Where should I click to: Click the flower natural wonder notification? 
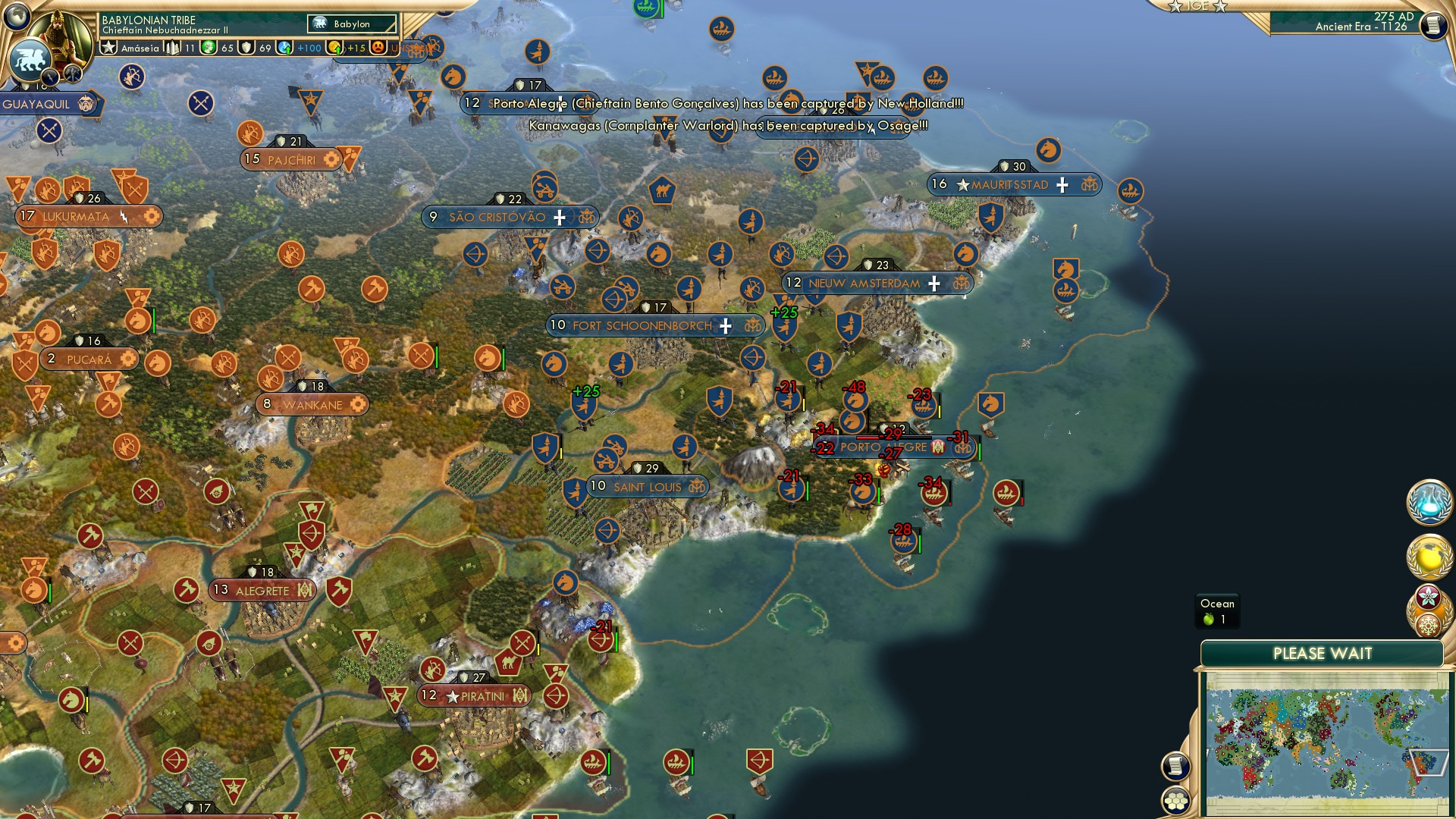pos(1430,598)
